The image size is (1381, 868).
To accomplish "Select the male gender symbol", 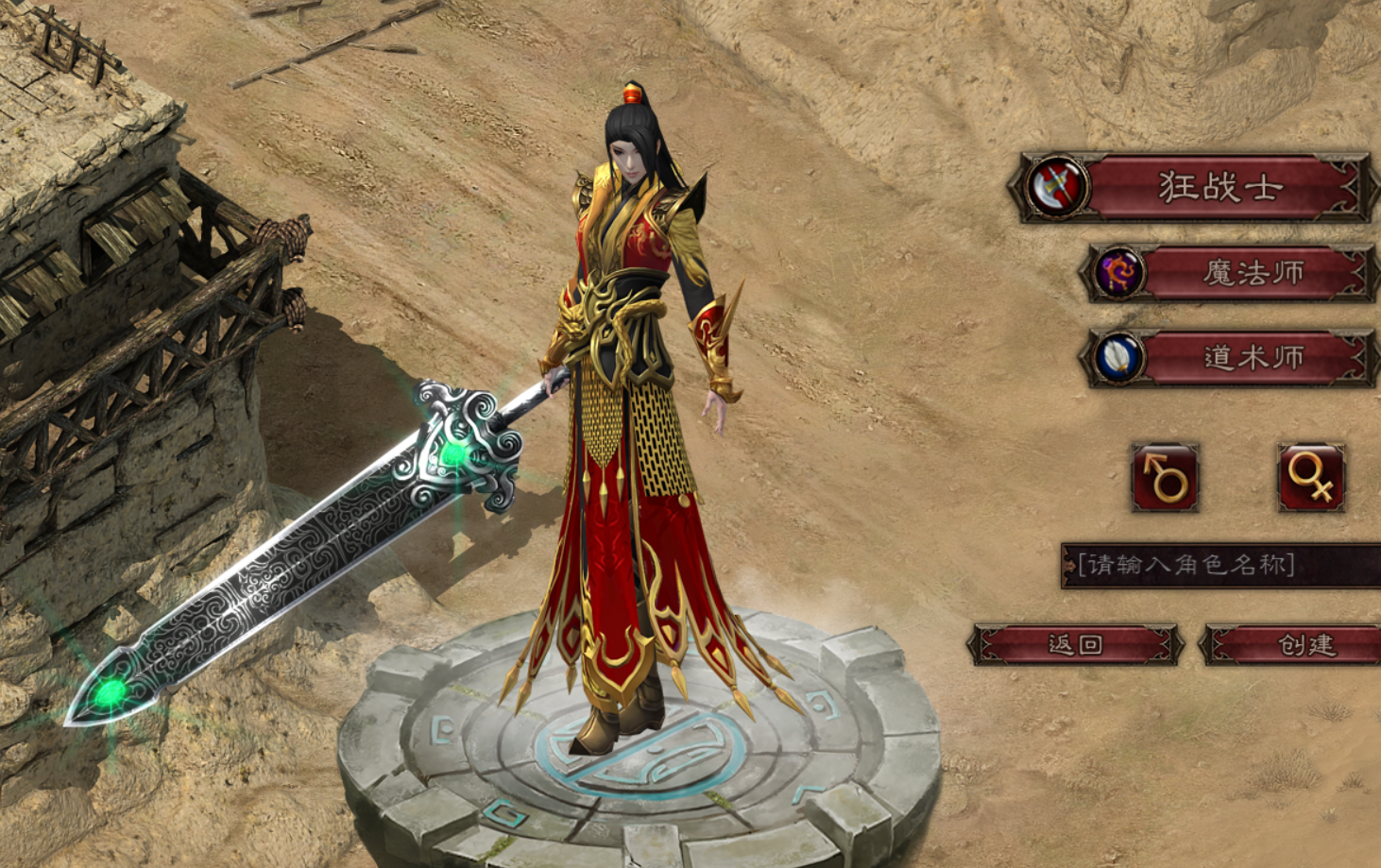I will pos(1166,477).
